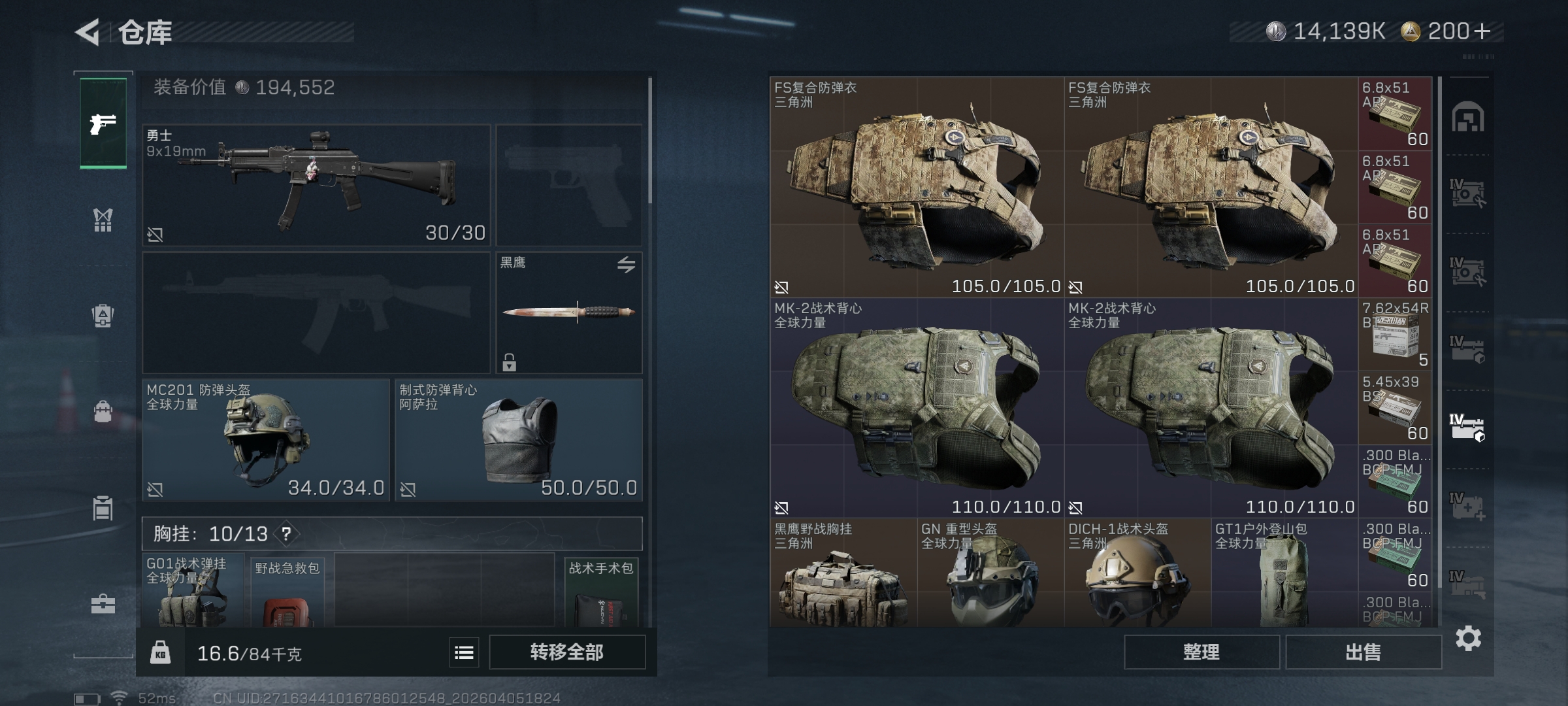Choose the 制式防弹背心 armor slot
The width and height of the screenshot is (1568, 706).
click(519, 440)
